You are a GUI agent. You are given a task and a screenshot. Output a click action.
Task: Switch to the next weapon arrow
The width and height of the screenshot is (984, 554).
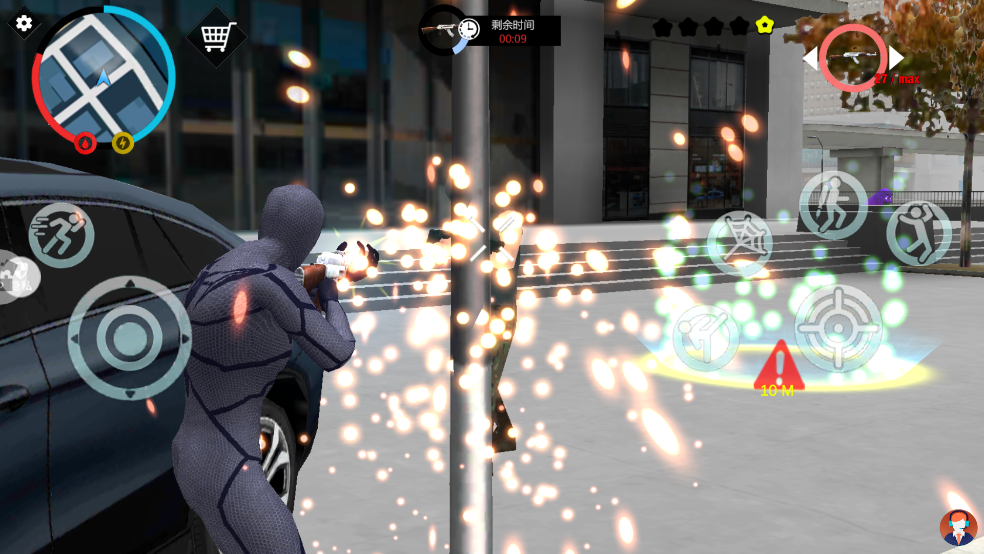tap(897, 58)
